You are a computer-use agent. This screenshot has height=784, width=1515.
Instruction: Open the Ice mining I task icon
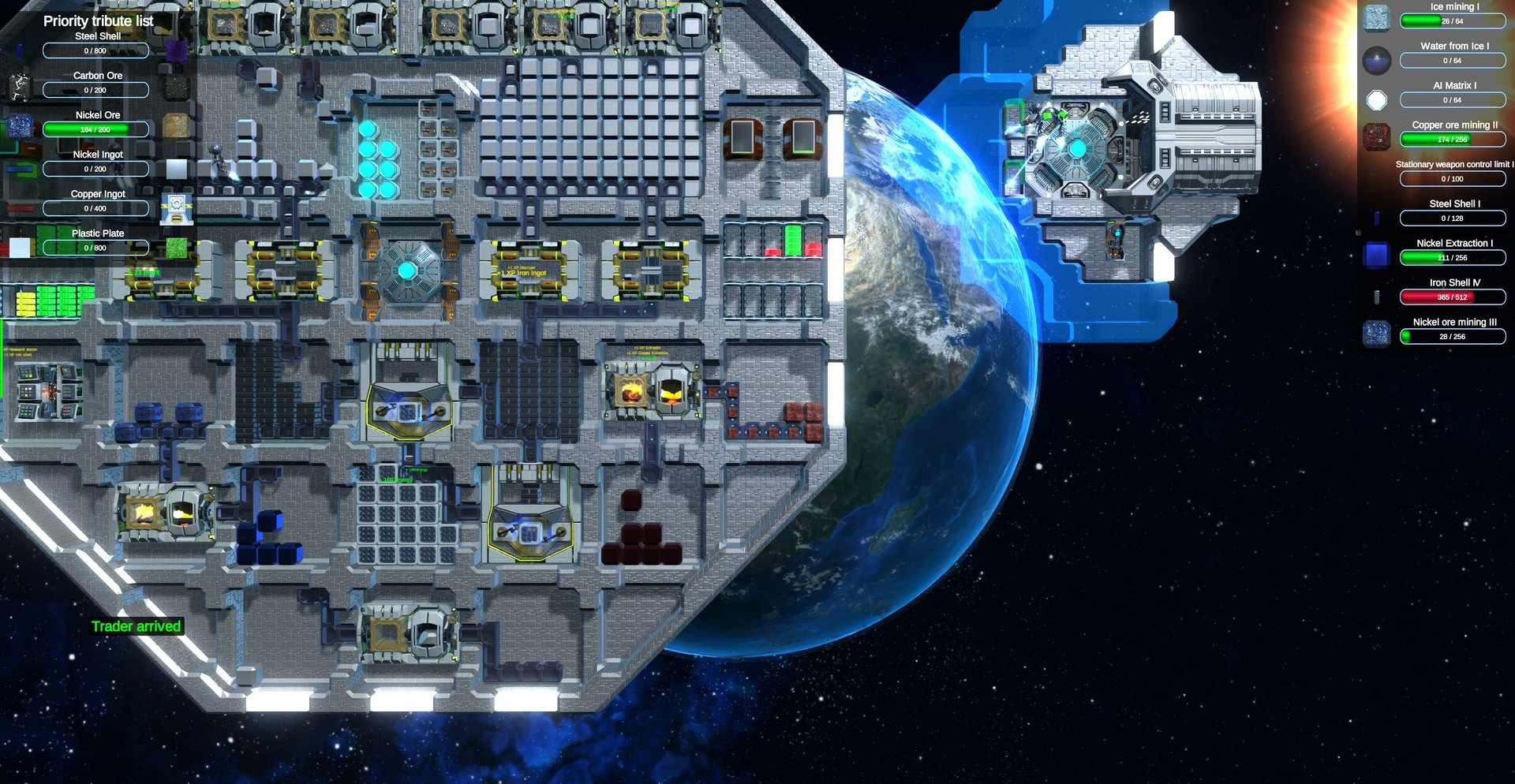[x=1377, y=17]
